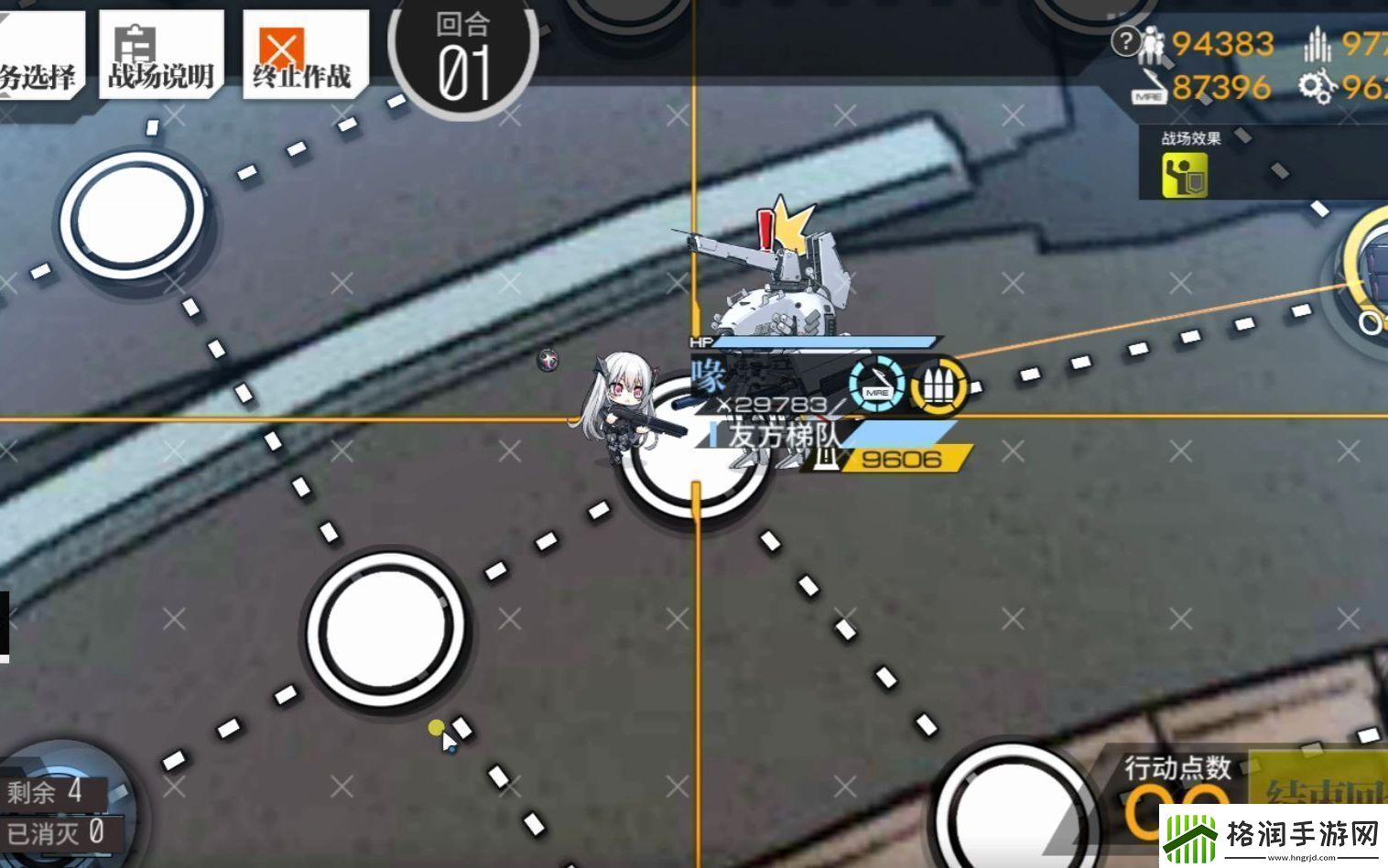Click the echelon HP bar
The image size is (1388, 868).
(x=824, y=343)
